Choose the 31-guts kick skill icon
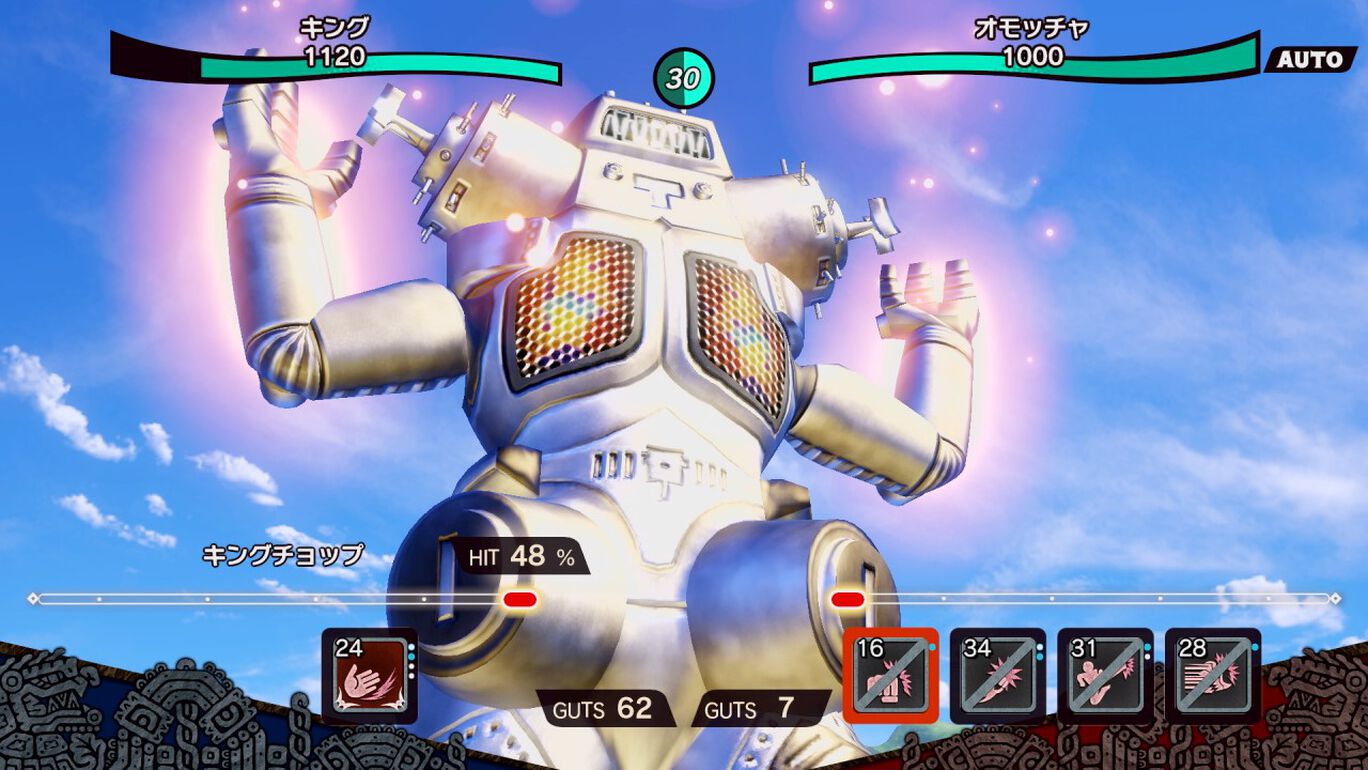Screen dimensions: 1368x770 click(x=1105, y=675)
